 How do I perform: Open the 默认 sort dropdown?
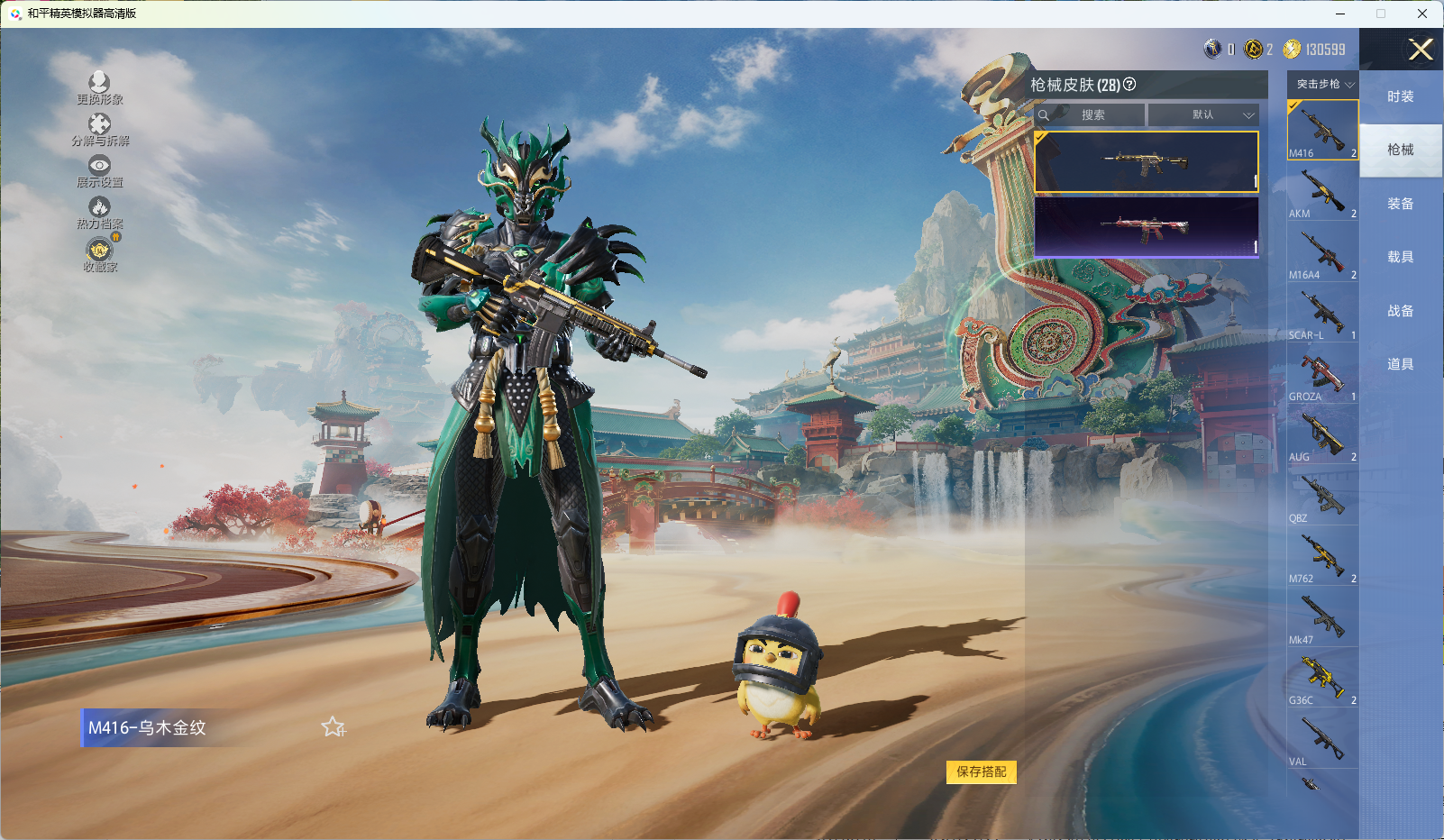[1203, 115]
